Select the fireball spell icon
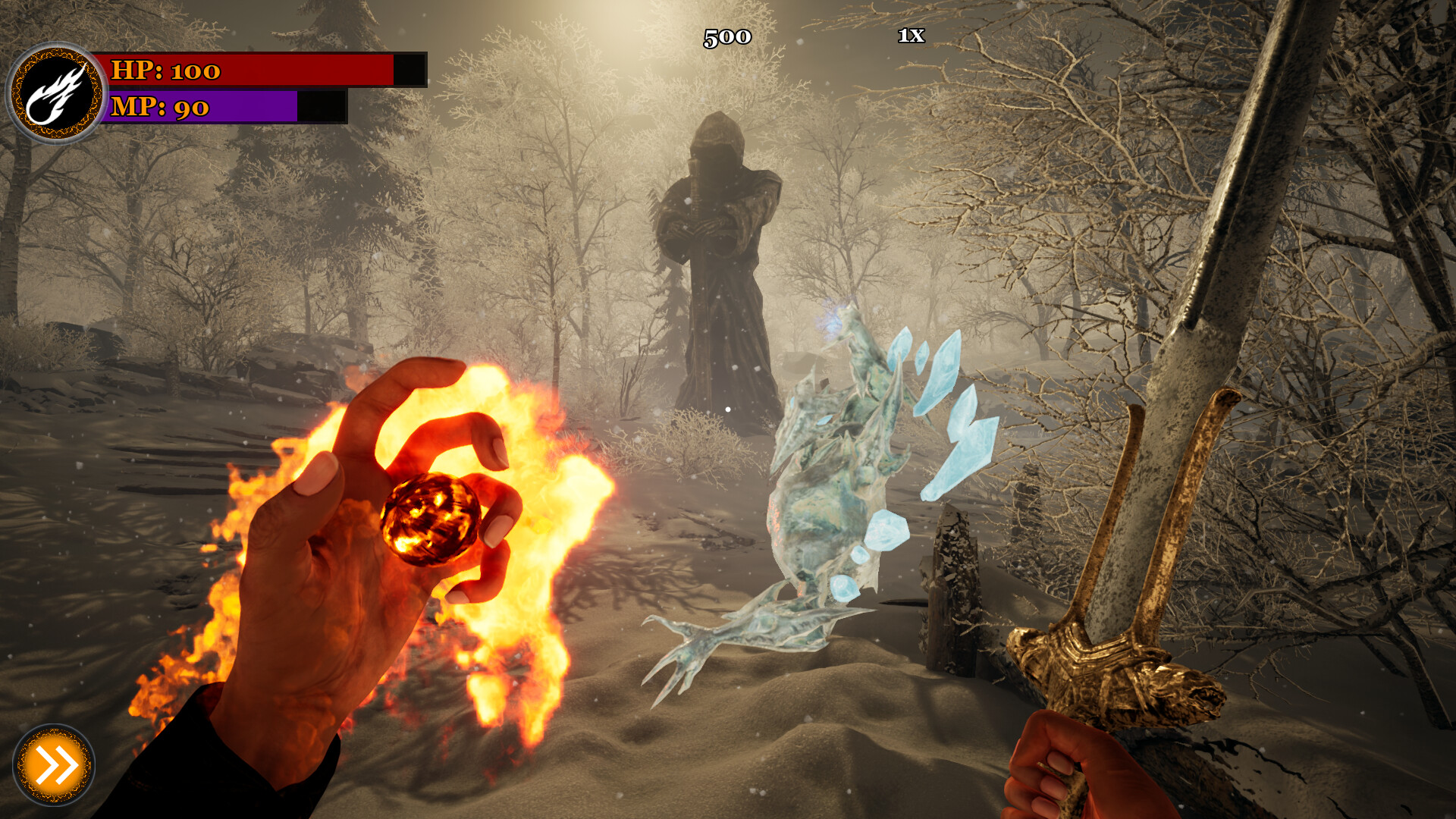Screen dimensions: 1456x819 point(56,94)
